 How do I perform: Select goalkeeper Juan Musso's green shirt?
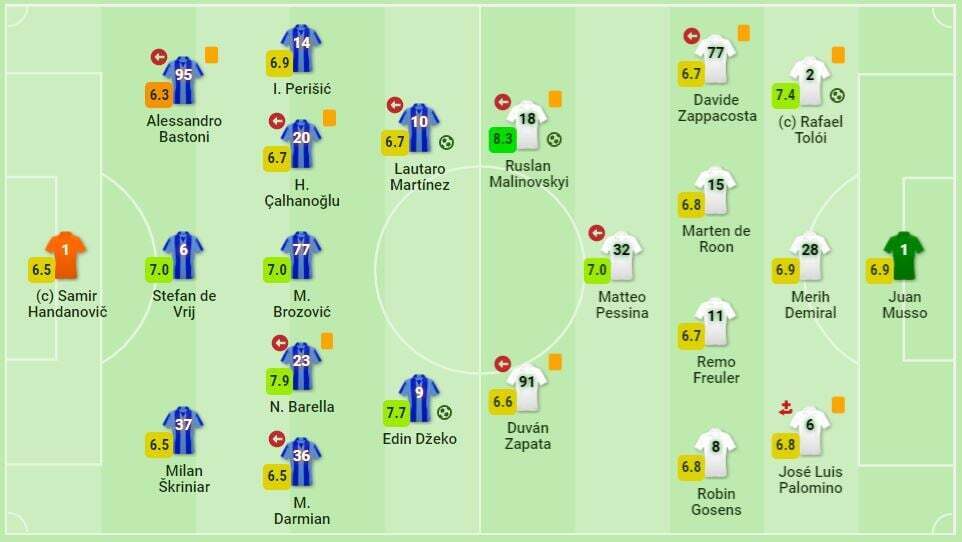click(904, 256)
